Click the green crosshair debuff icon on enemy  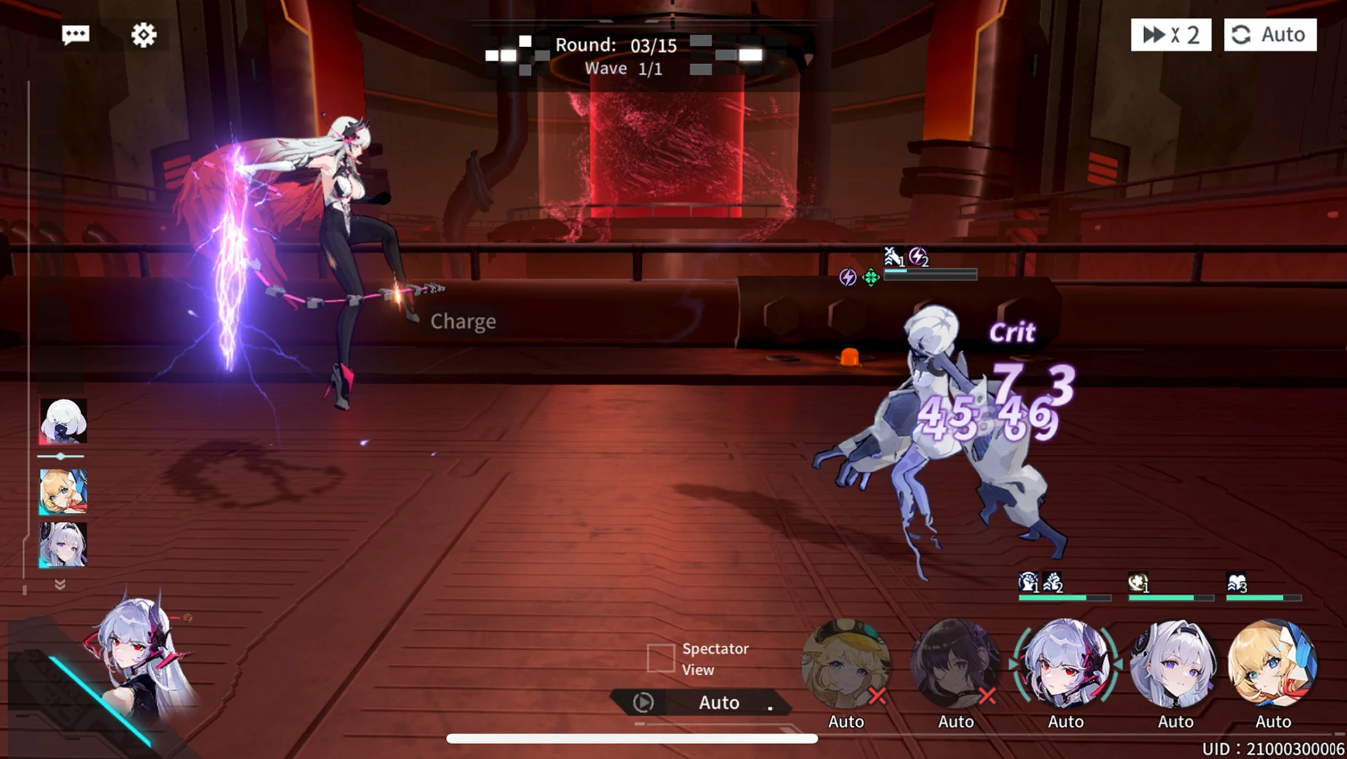pos(870,277)
